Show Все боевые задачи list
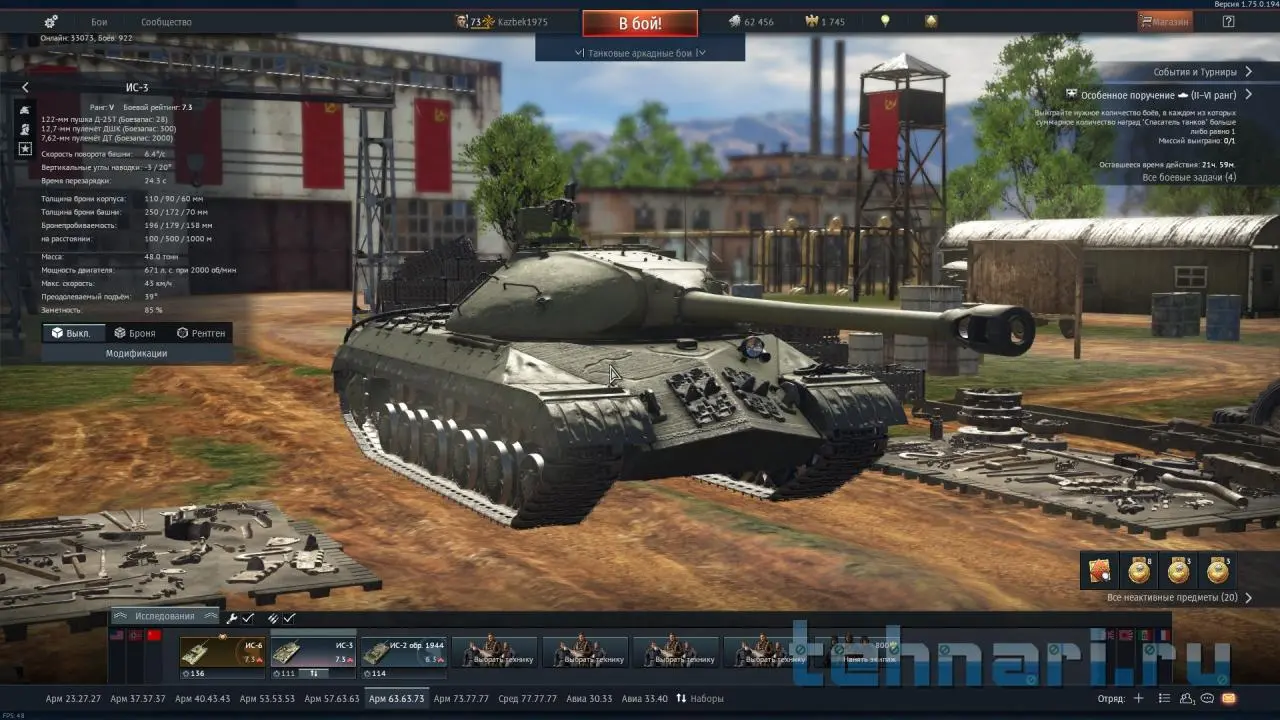 tap(1188, 178)
